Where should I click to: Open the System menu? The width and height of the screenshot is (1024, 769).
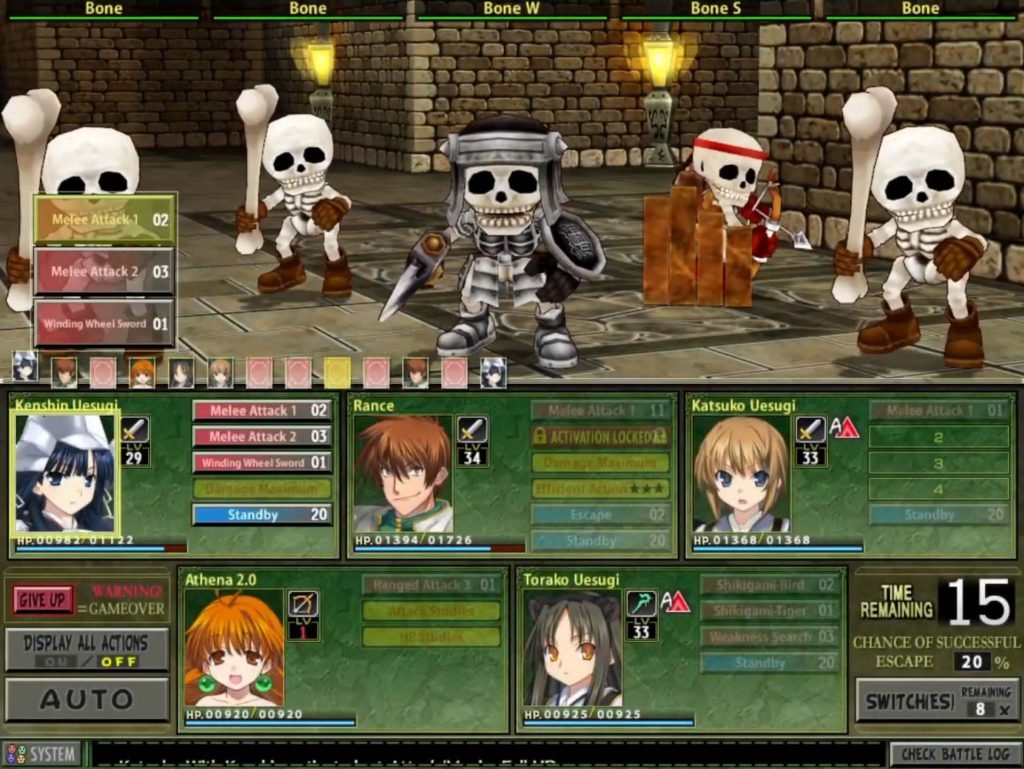pos(42,754)
